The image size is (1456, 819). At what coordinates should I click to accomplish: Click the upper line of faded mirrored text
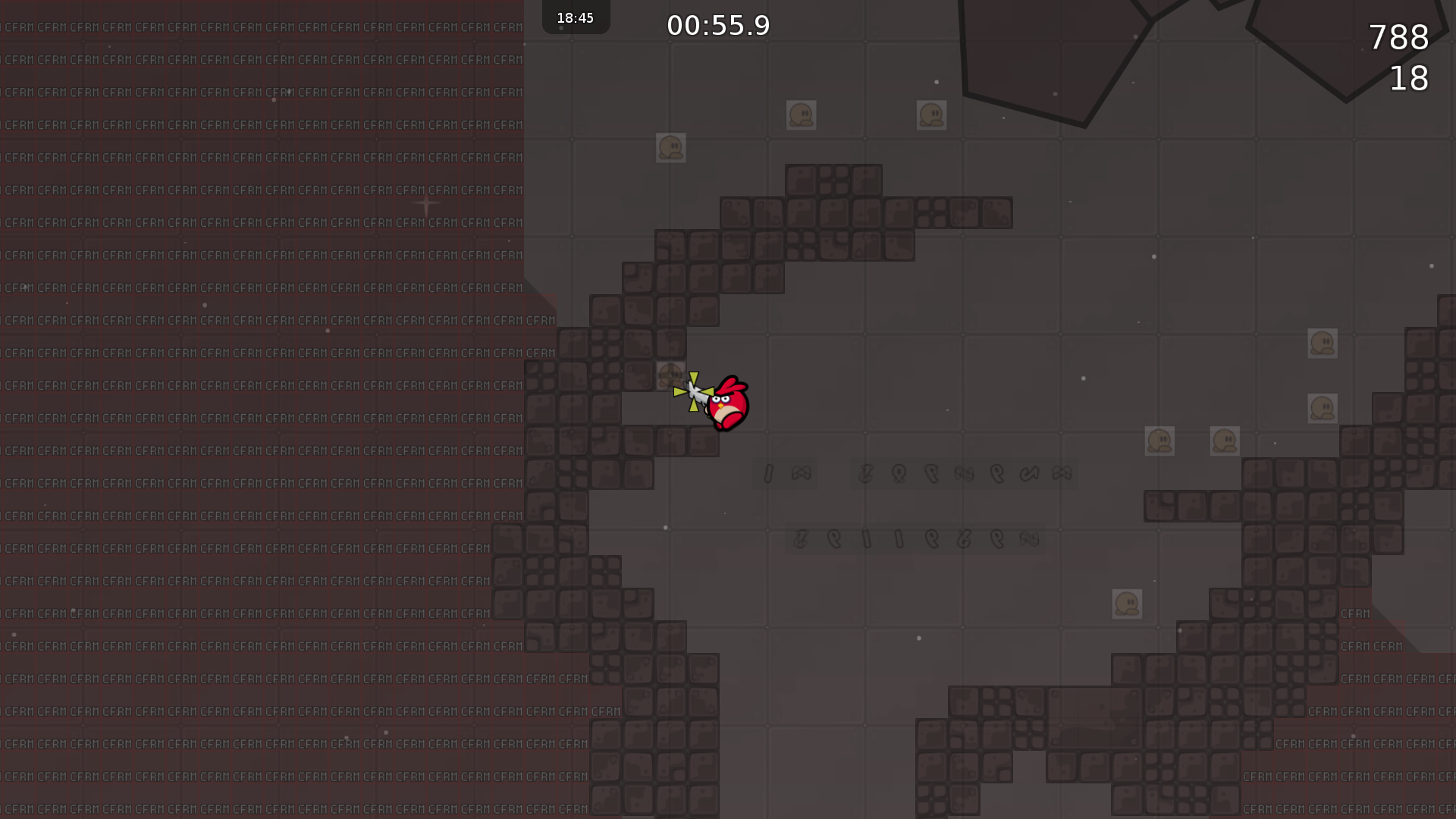(914, 472)
